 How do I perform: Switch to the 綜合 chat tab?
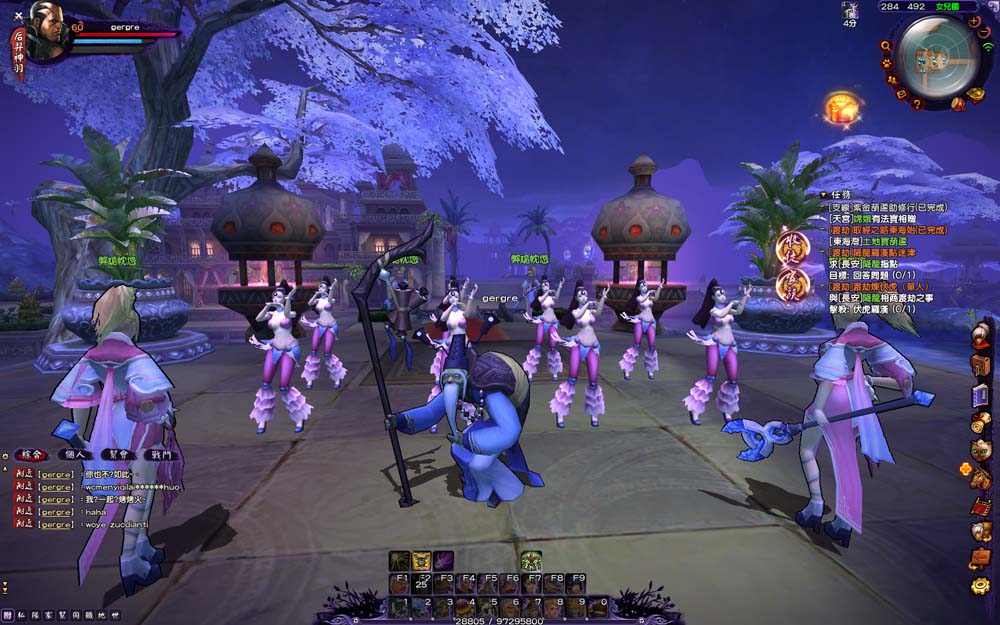pyautogui.click(x=34, y=454)
